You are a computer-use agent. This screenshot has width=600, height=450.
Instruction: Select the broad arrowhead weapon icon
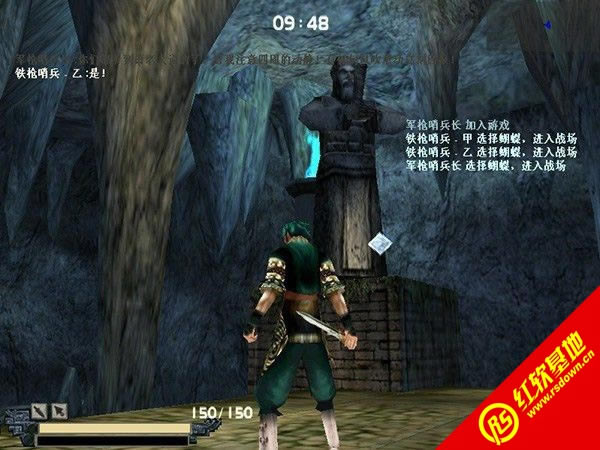[x=59, y=411]
